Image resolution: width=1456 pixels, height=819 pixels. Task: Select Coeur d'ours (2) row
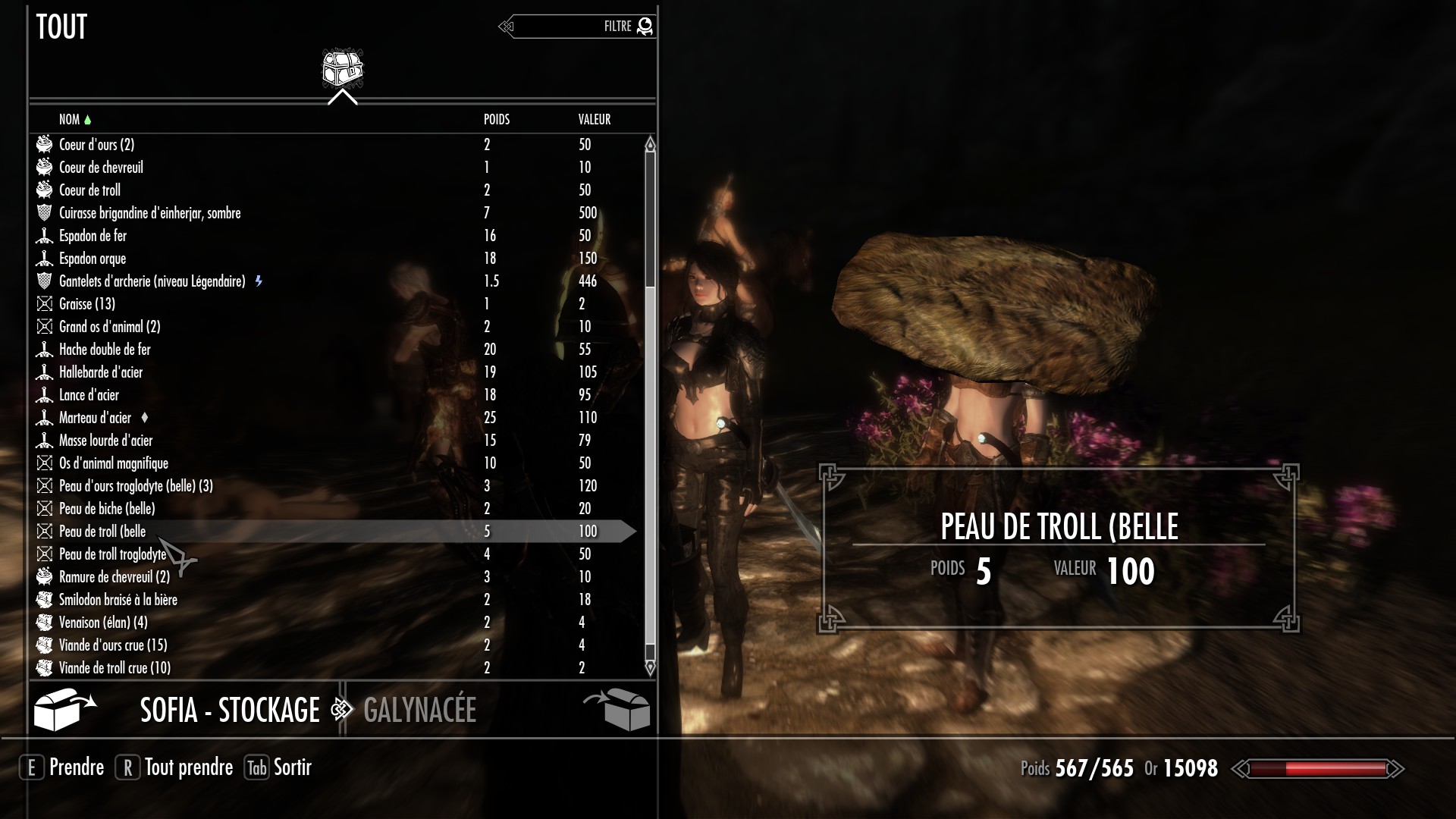point(97,145)
